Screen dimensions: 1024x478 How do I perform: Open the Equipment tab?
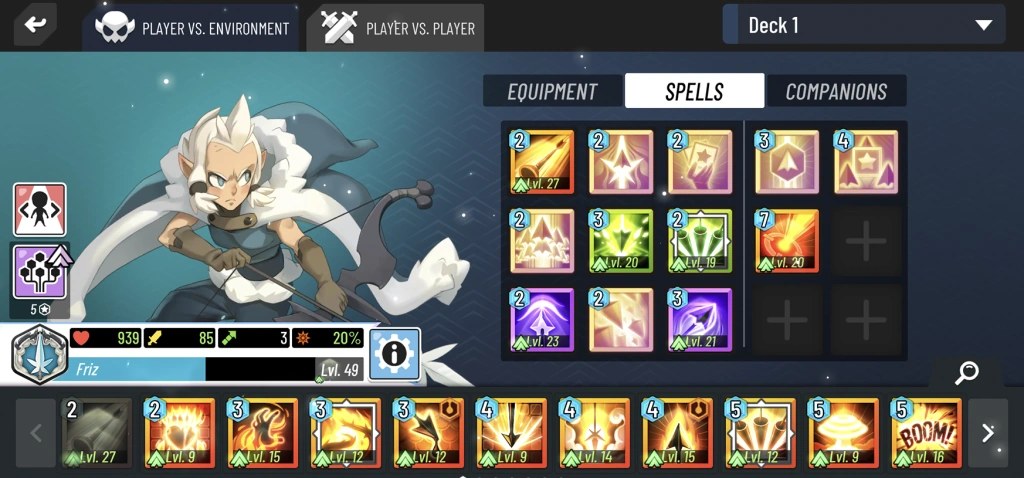point(552,91)
